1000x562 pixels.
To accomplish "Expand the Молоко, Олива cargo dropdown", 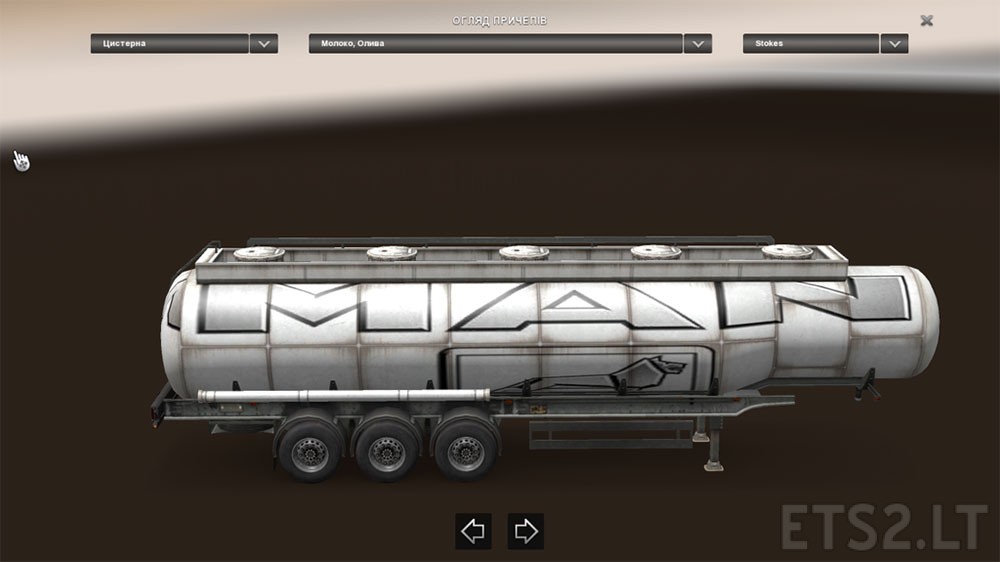I will [698, 44].
